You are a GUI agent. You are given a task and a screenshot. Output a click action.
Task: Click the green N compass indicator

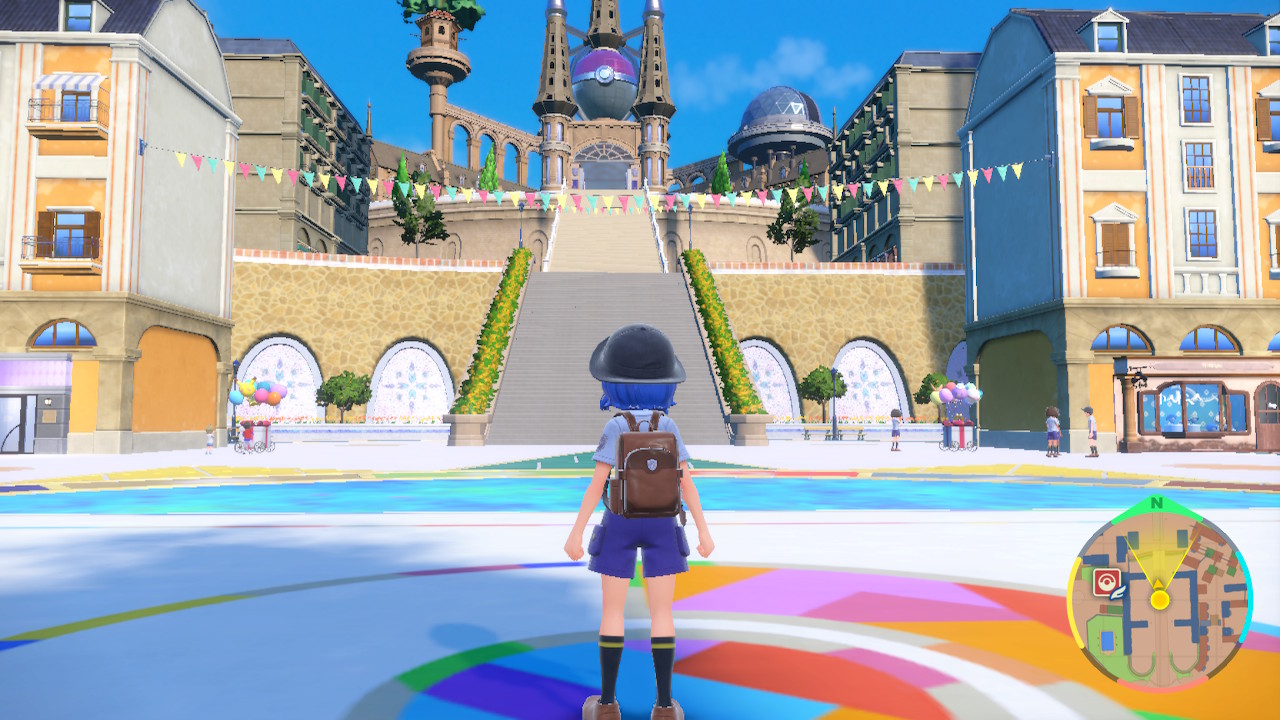coord(1157,503)
